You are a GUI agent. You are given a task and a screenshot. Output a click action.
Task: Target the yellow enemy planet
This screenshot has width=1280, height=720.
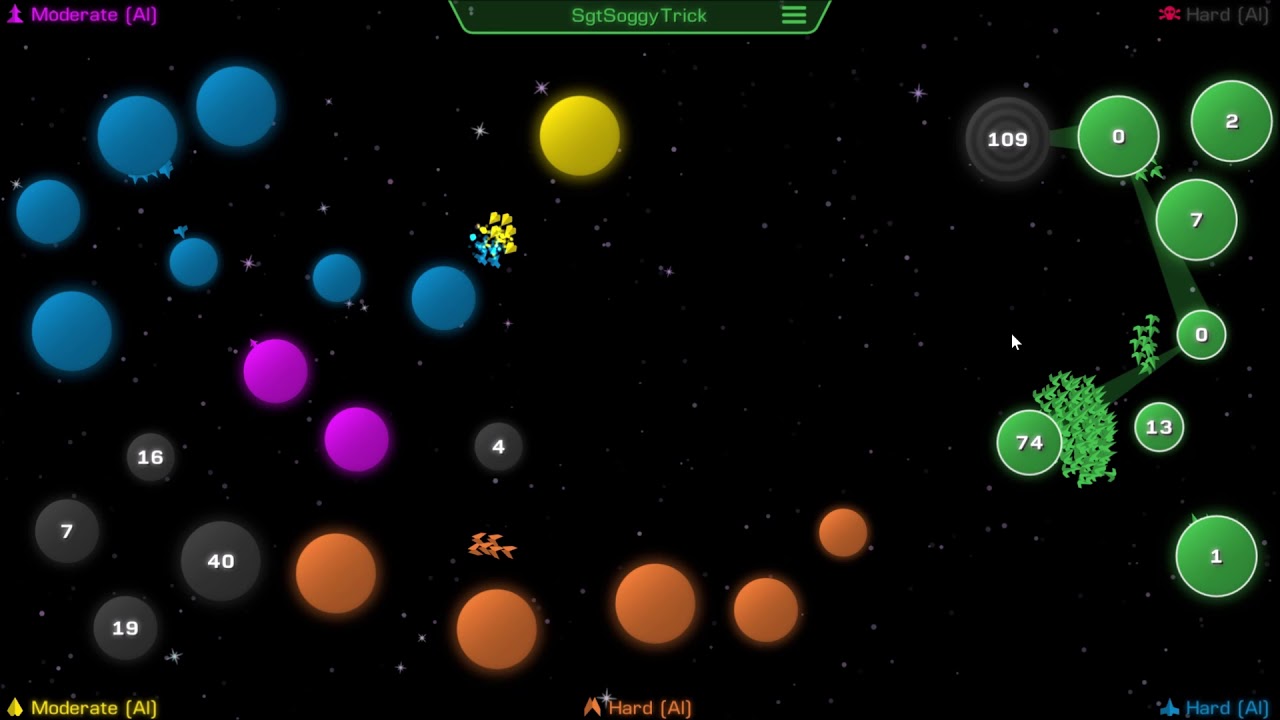click(579, 135)
